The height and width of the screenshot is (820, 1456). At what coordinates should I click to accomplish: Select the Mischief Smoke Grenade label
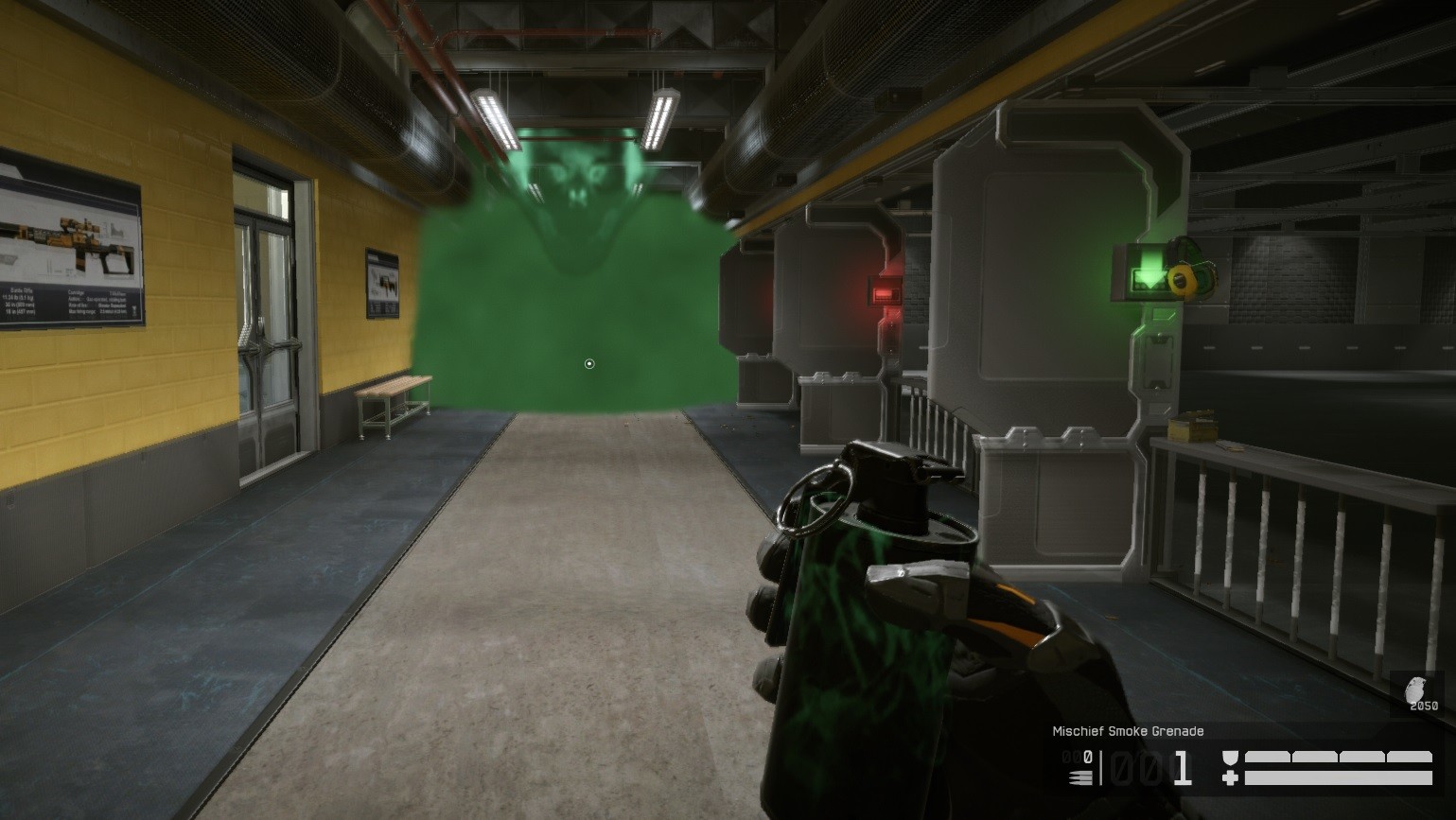tap(1127, 731)
